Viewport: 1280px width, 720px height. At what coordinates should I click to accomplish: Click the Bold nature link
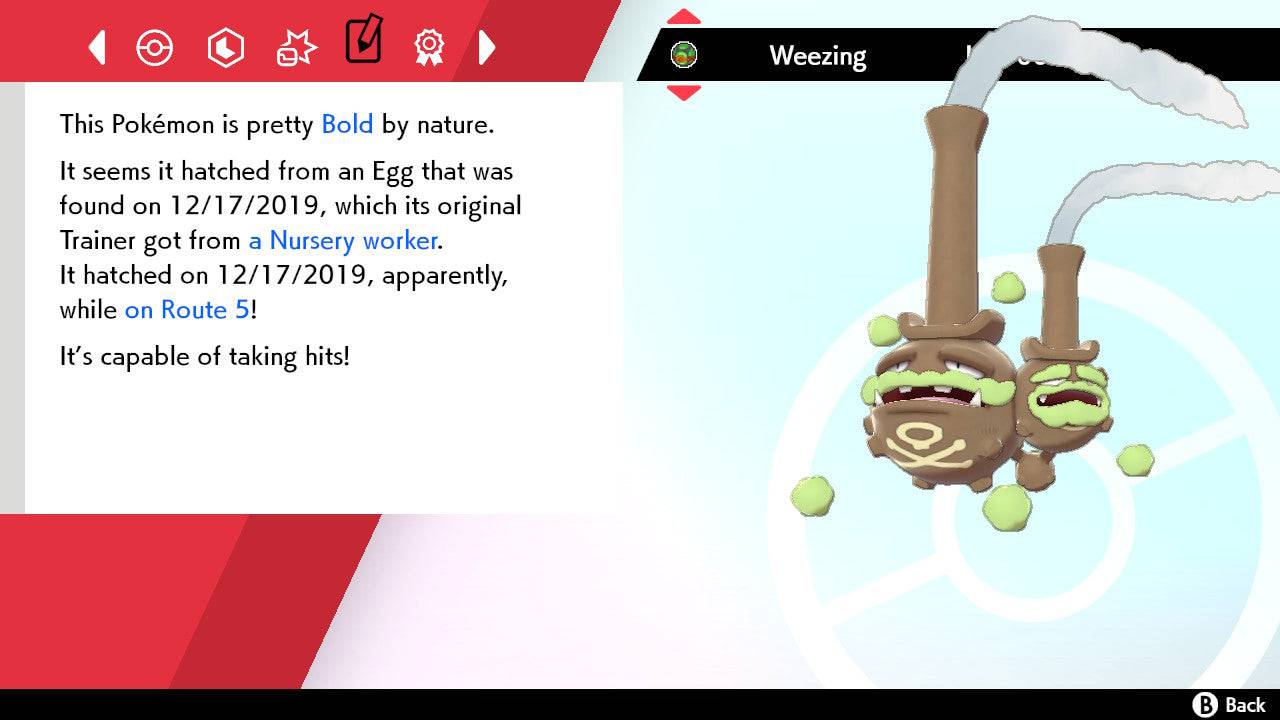tap(346, 124)
